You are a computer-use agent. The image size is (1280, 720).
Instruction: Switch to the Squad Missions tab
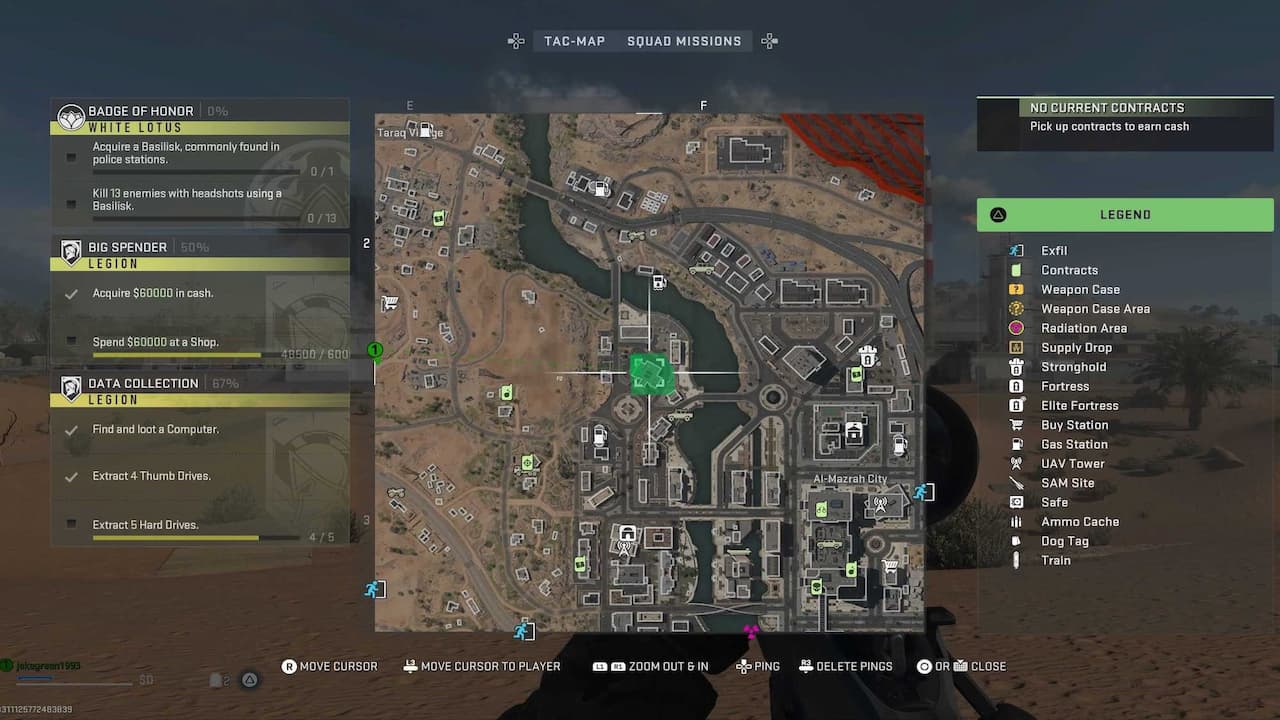(684, 41)
